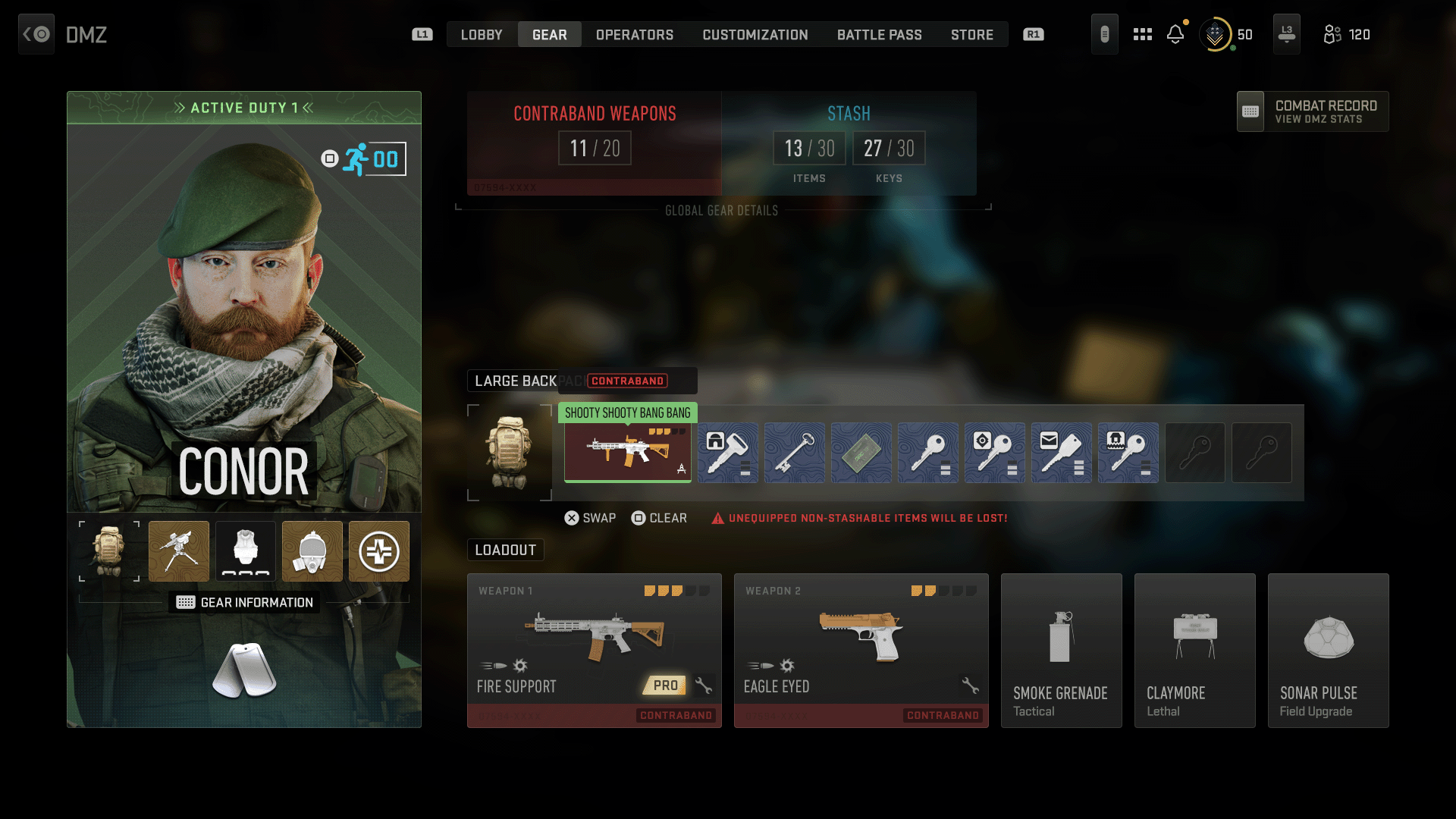Go to the Store tab
The height and width of the screenshot is (819, 1456).
(x=972, y=35)
